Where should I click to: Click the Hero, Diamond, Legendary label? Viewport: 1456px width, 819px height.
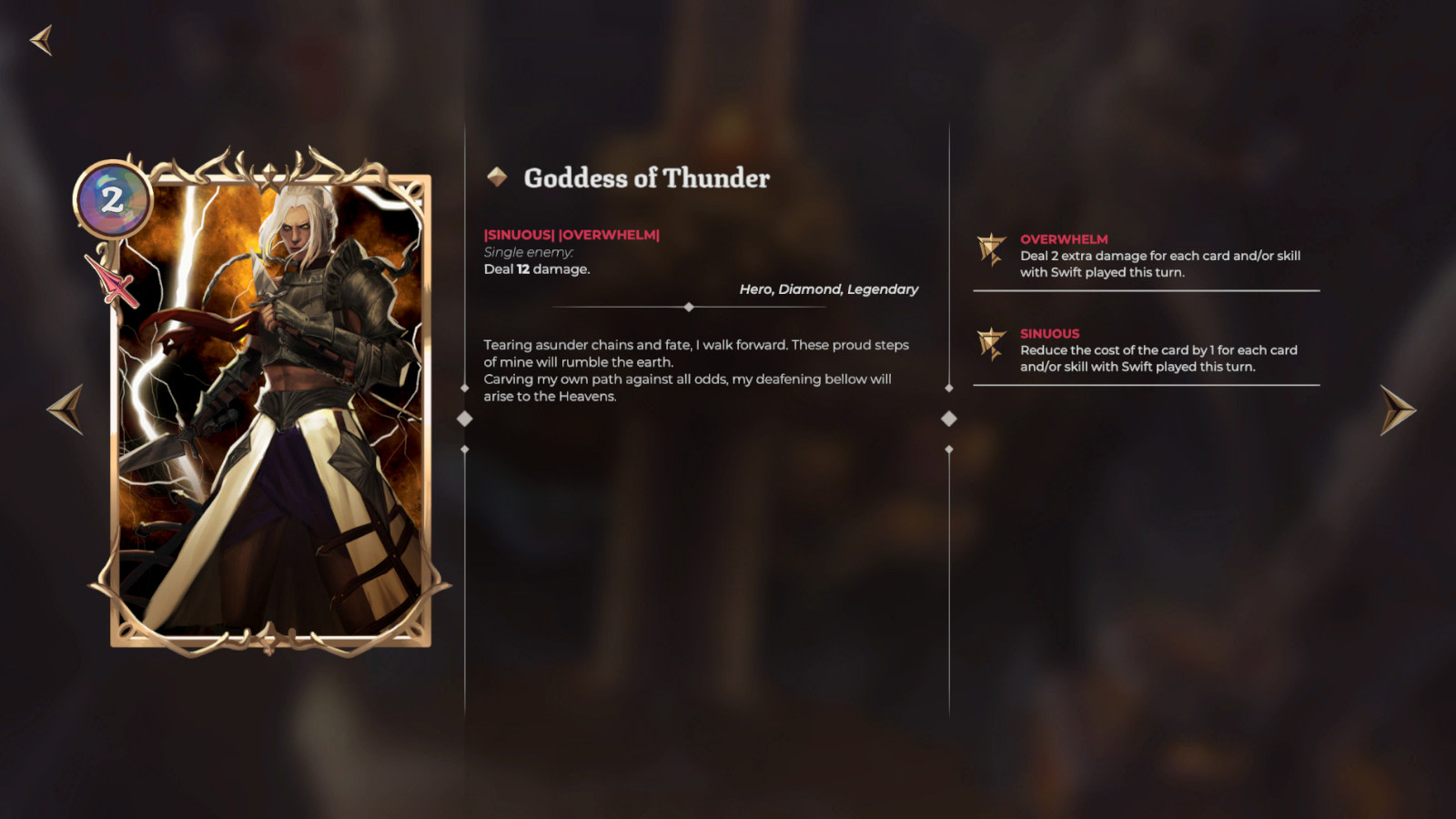pos(828,288)
